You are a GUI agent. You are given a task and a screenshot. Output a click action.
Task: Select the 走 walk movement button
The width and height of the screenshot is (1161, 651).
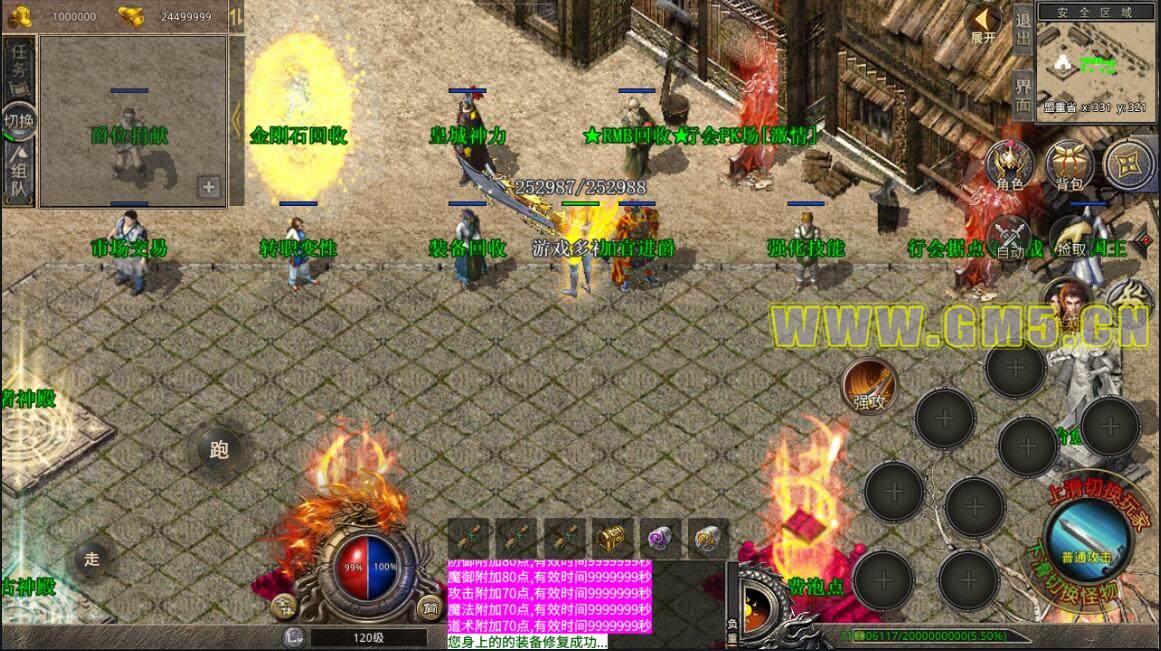(92, 560)
